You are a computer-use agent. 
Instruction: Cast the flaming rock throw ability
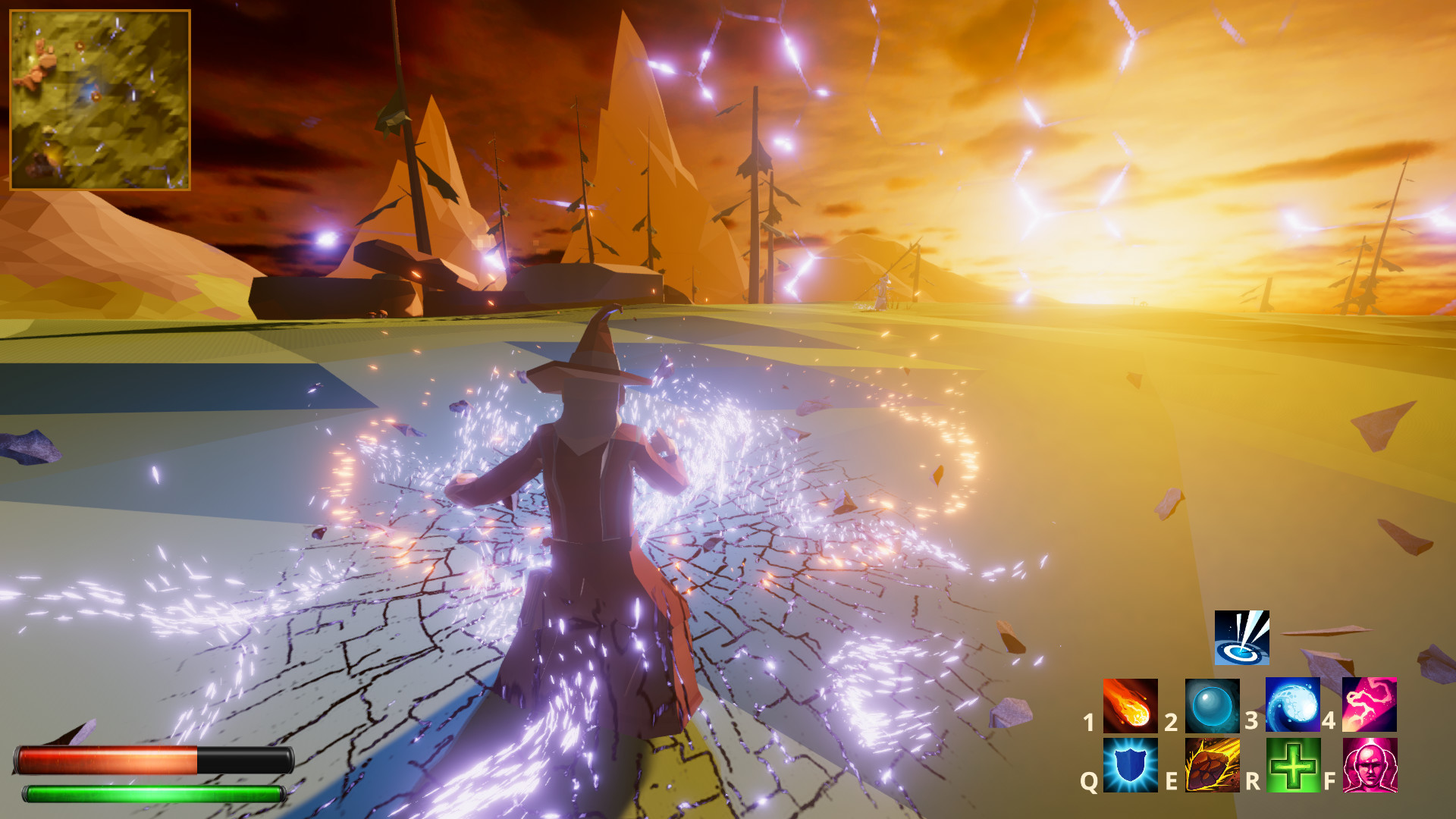pyautogui.click(x=1212, y=765)
